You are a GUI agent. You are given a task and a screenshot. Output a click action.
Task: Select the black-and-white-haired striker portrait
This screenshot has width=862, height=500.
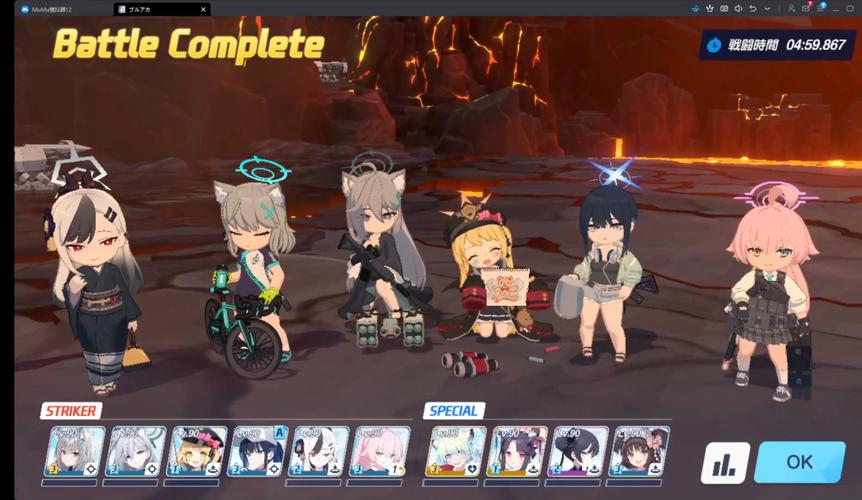point(319,451)
